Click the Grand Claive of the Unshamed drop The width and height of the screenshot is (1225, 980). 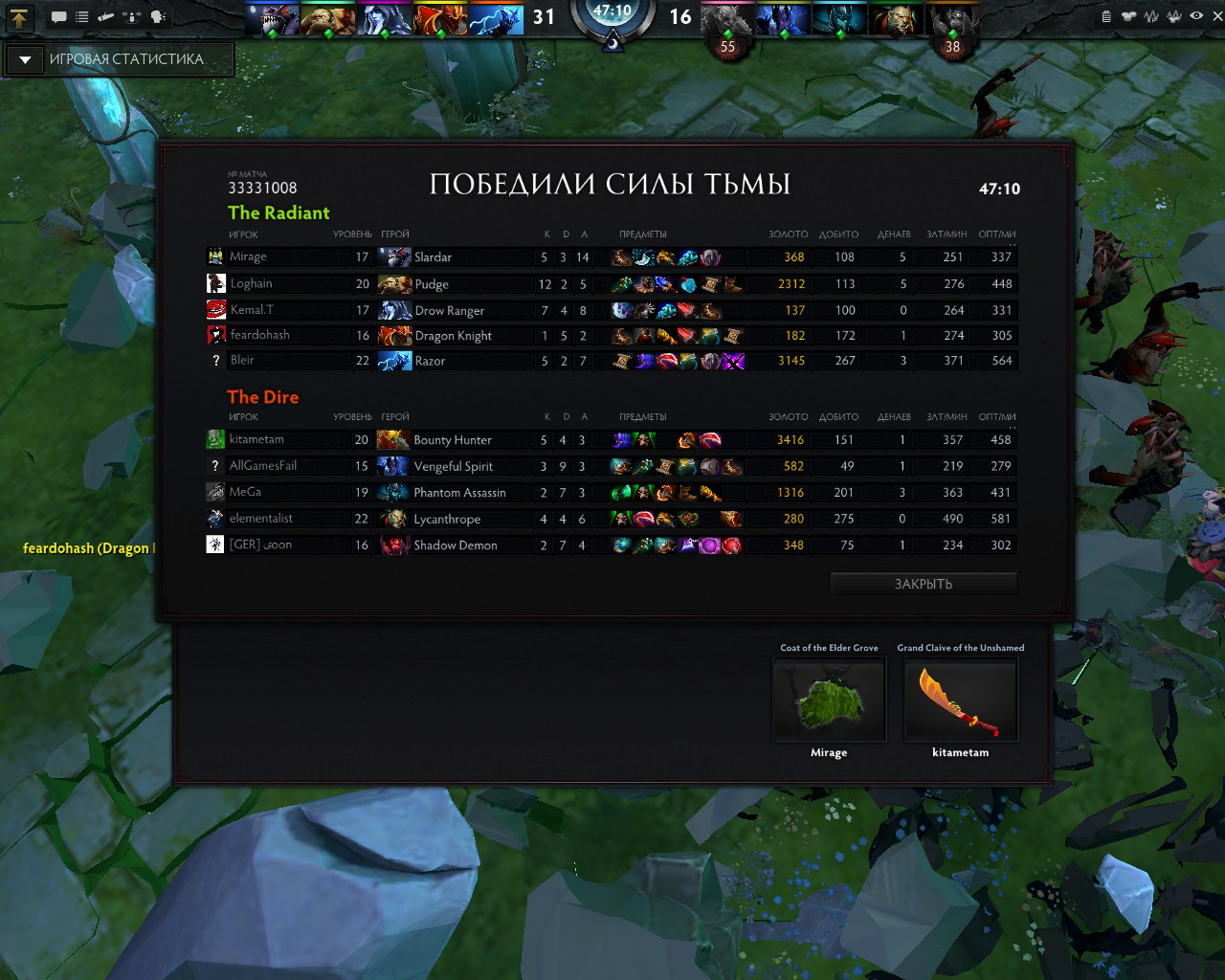click(961, 700)
